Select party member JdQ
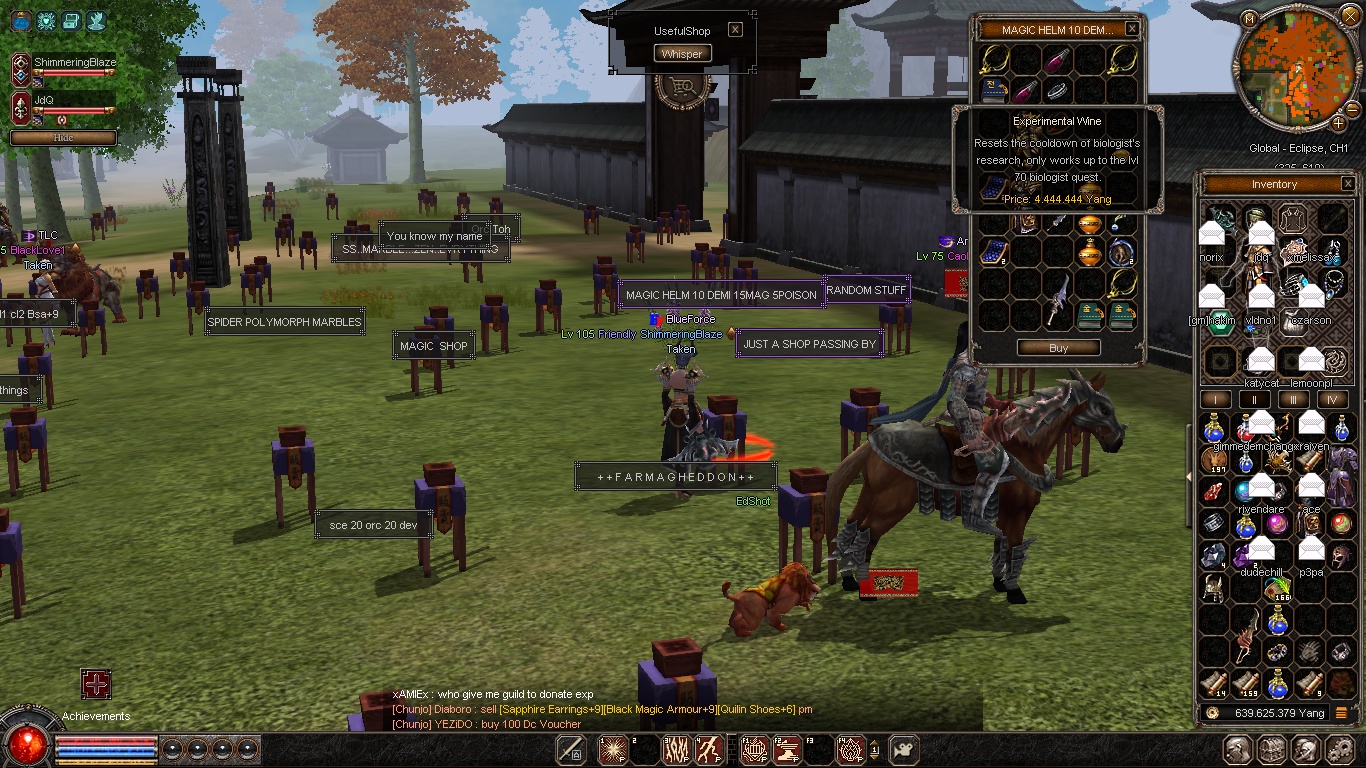The height and width of the screenshot is (768, 1366). point(44,100)
